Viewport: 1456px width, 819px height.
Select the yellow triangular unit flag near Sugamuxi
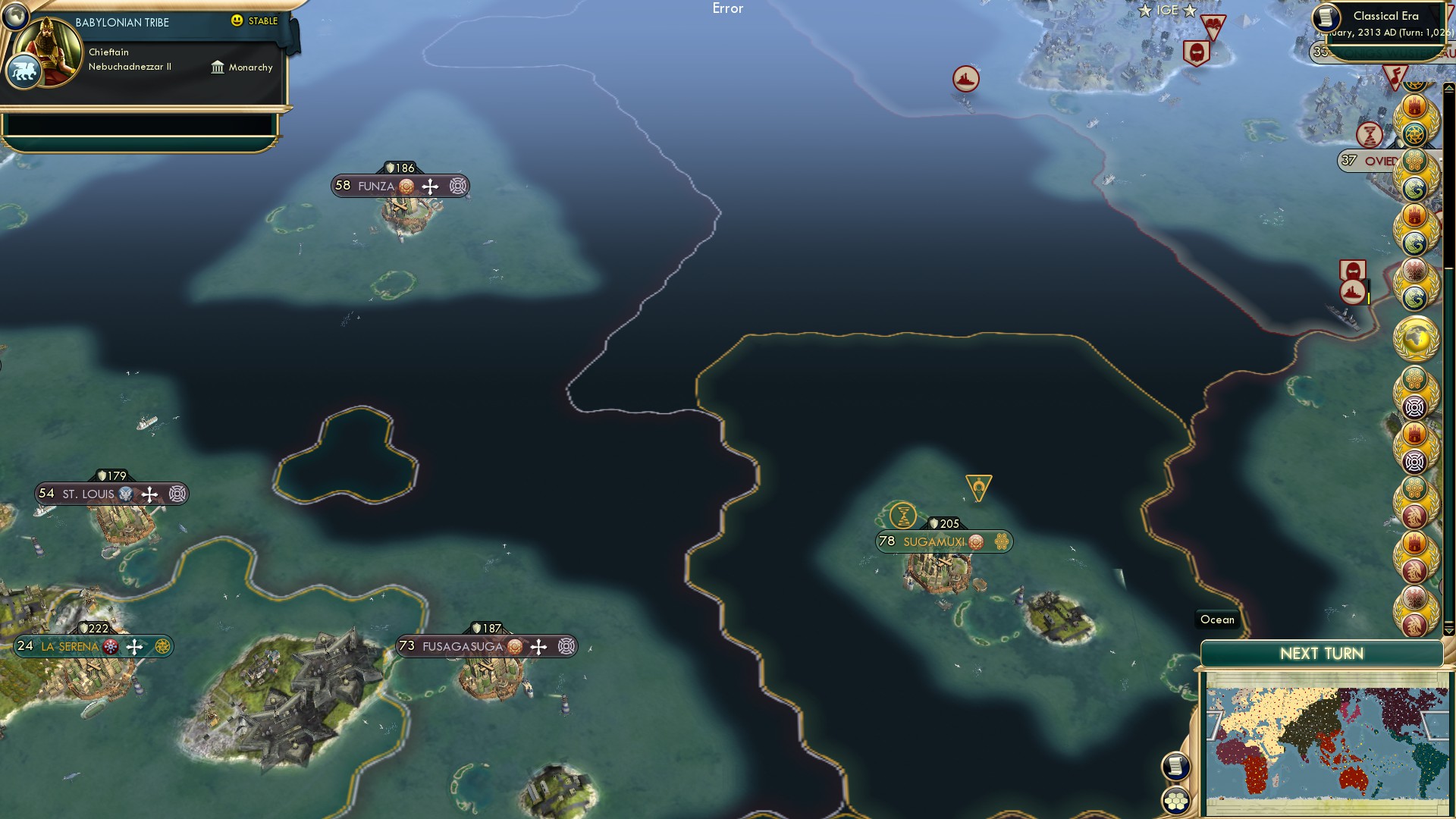(x=978, y=485)
